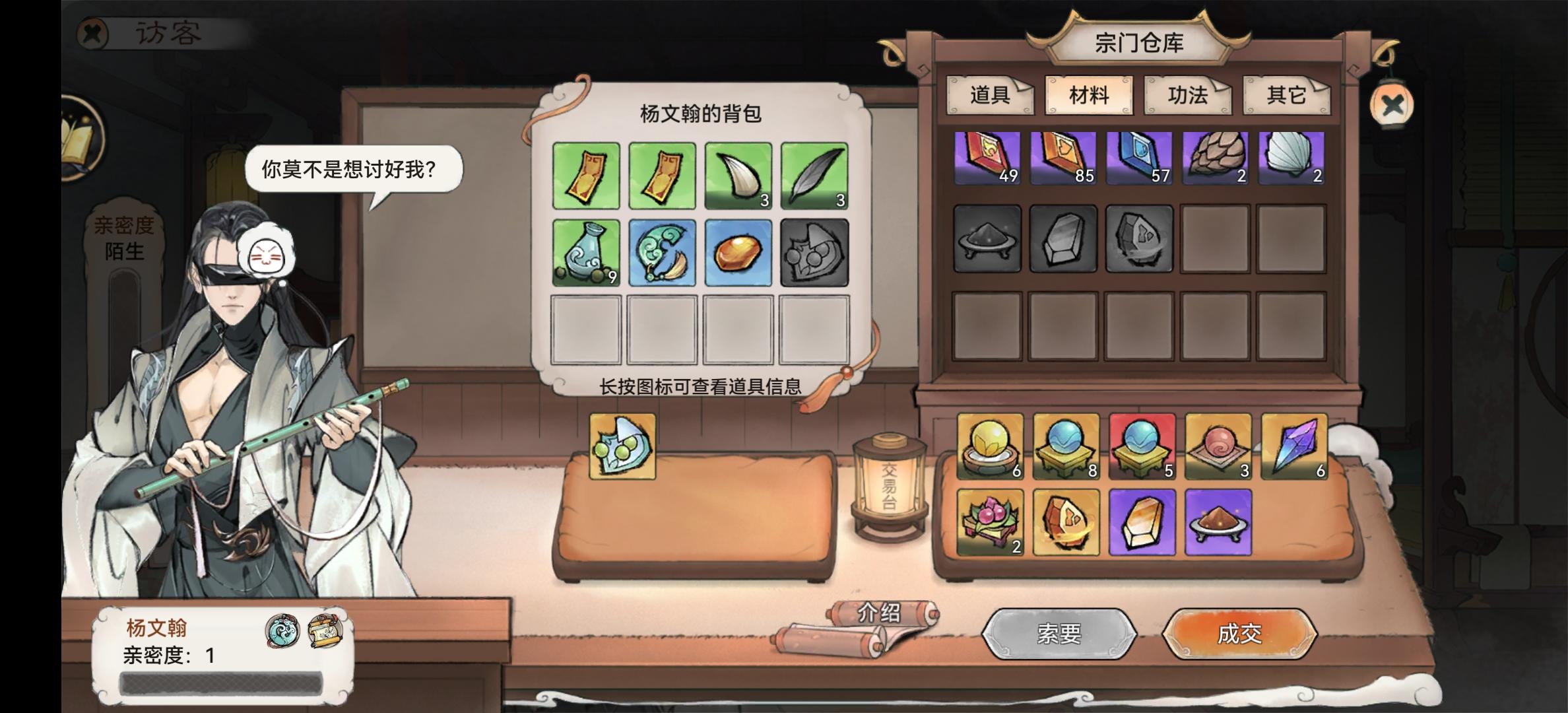Select the orange gem material stacked 85
Viewport: 1568px width, 713px height.
1065,158
